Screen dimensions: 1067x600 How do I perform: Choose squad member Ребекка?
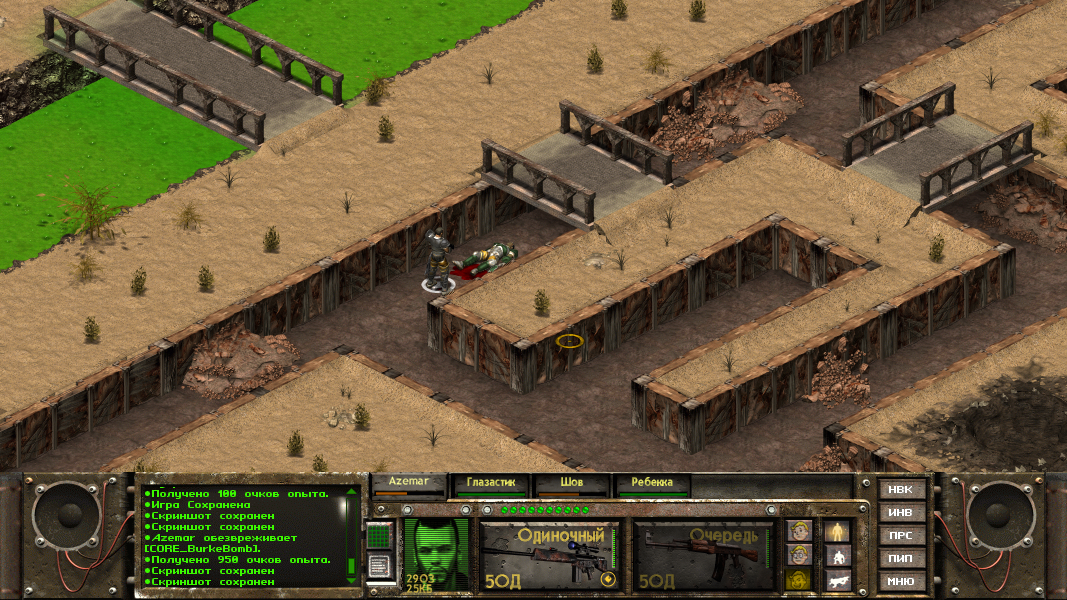click(x=652, y=484)
